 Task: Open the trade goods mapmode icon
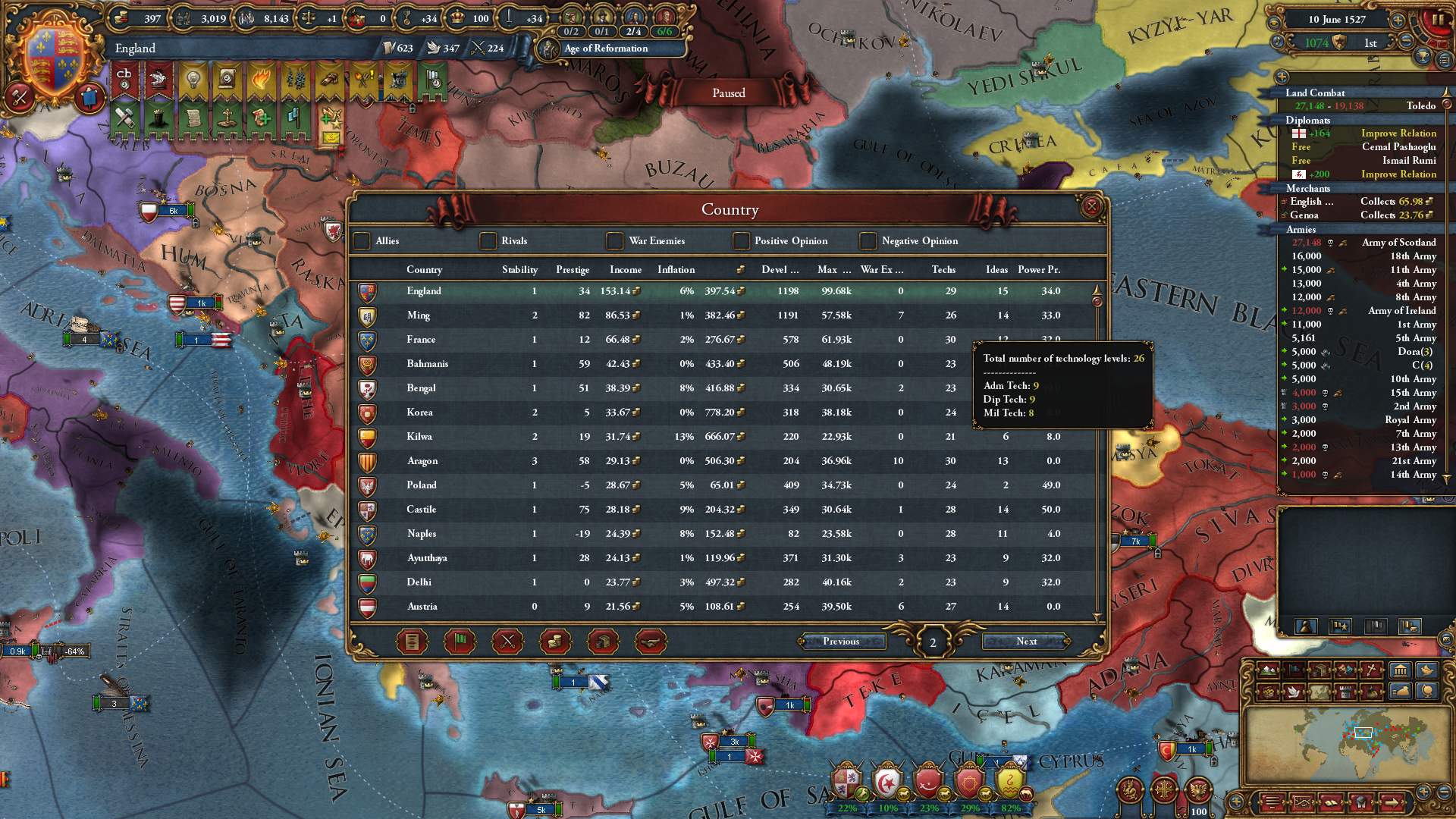(1319, 670)
